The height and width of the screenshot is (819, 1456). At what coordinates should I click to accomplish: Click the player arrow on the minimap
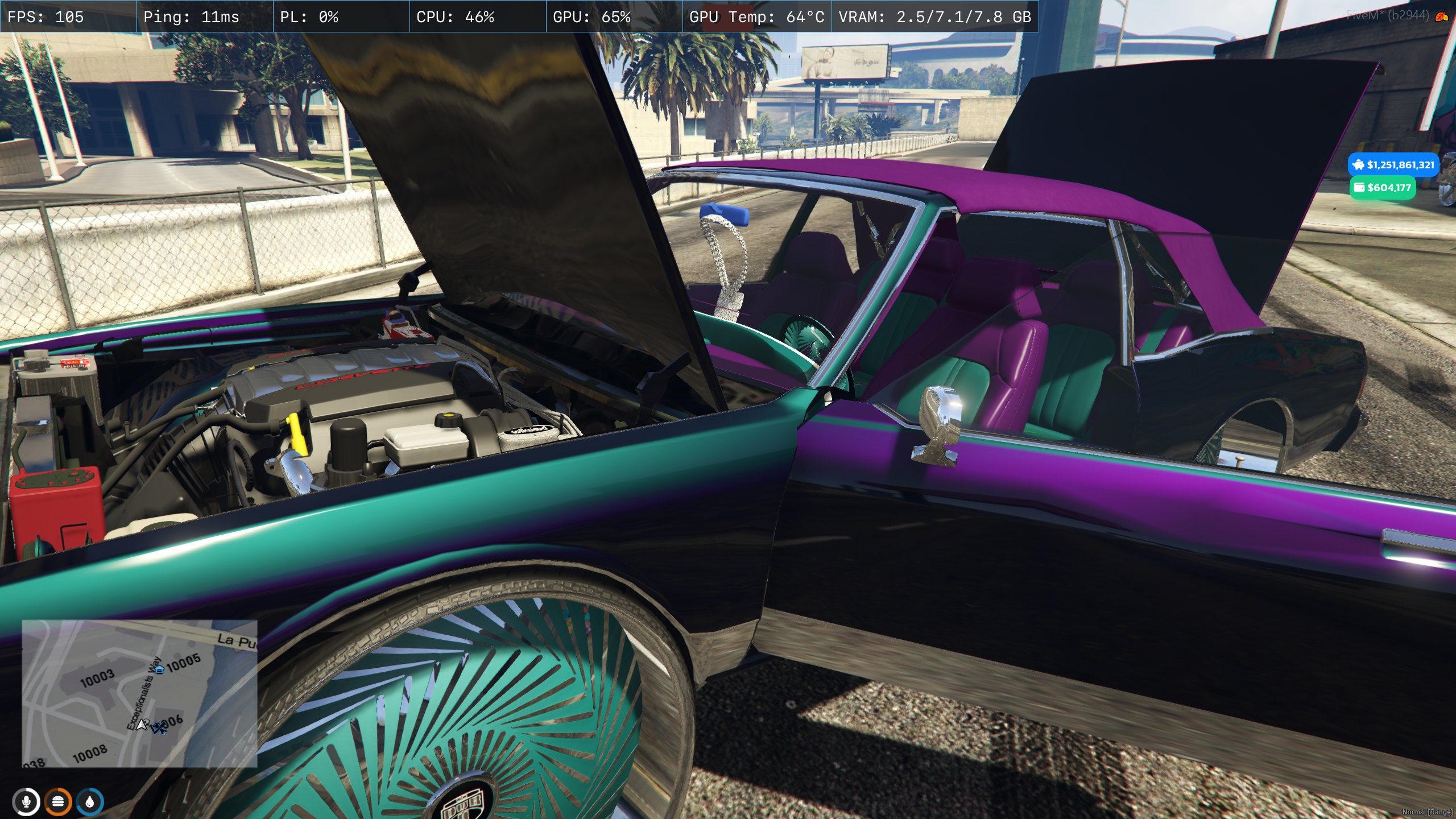pyautogui.click(x=141, y=725)
